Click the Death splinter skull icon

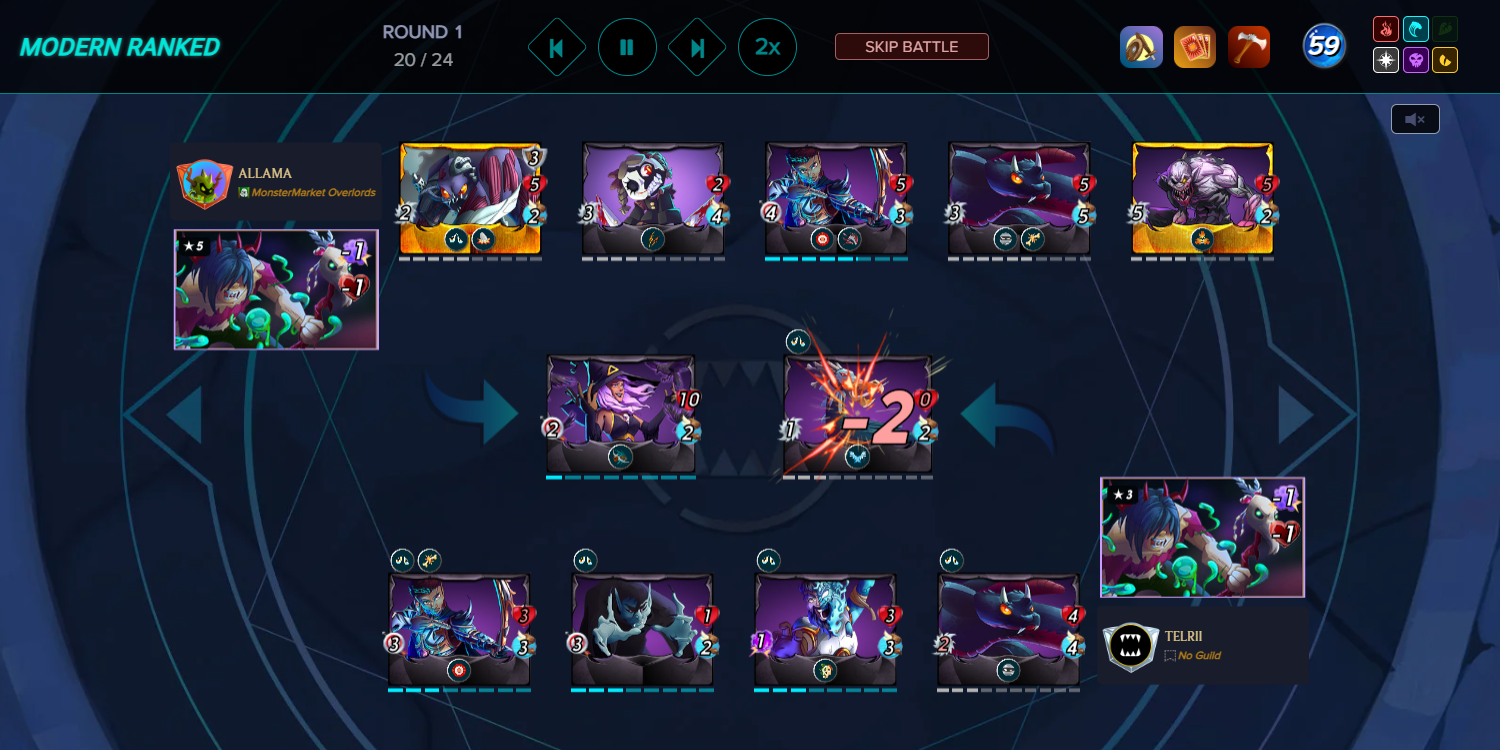pyautogui.click(x=1414, y=60)
